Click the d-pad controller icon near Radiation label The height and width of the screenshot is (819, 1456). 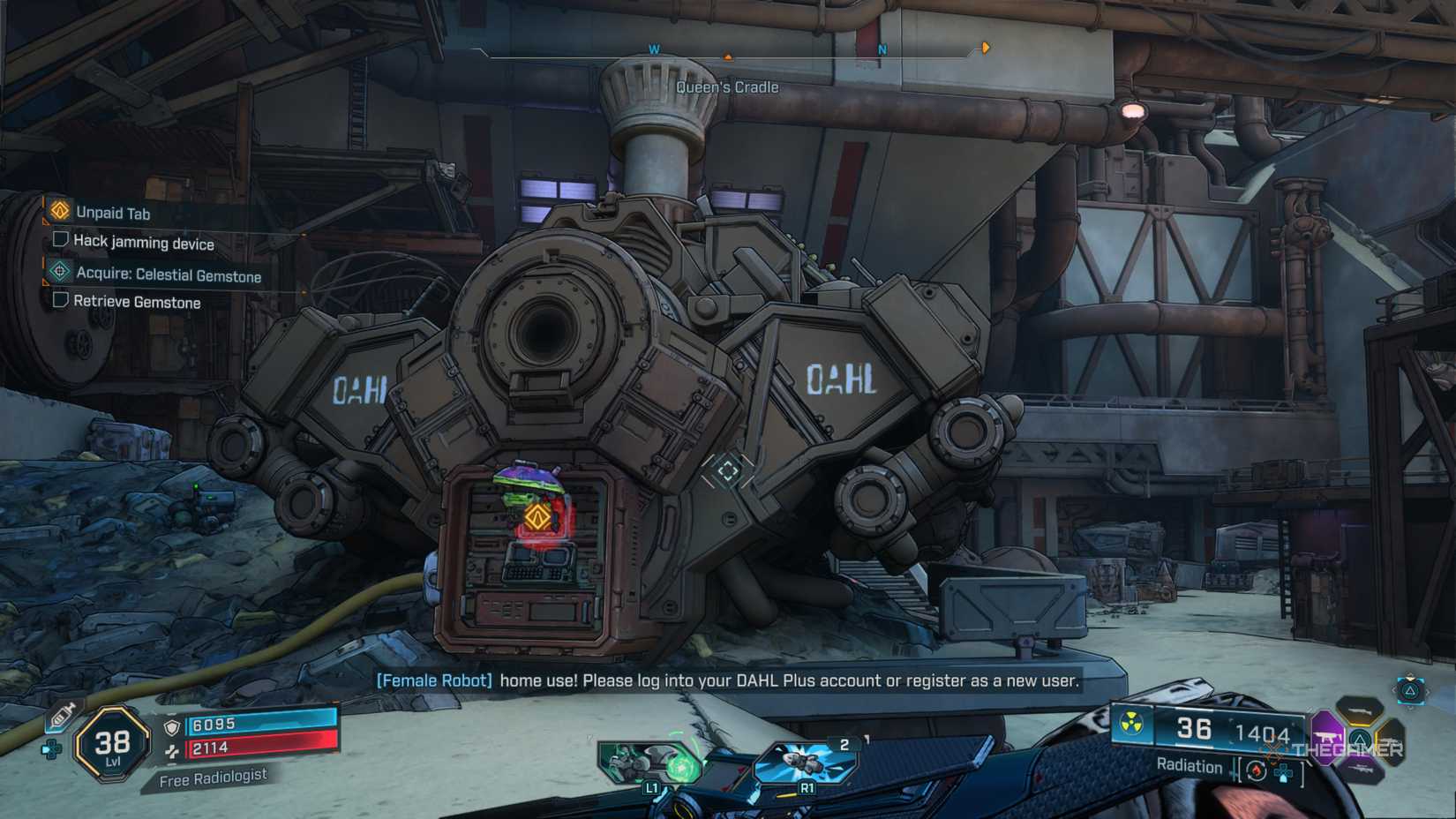(x=1284, y=773)
